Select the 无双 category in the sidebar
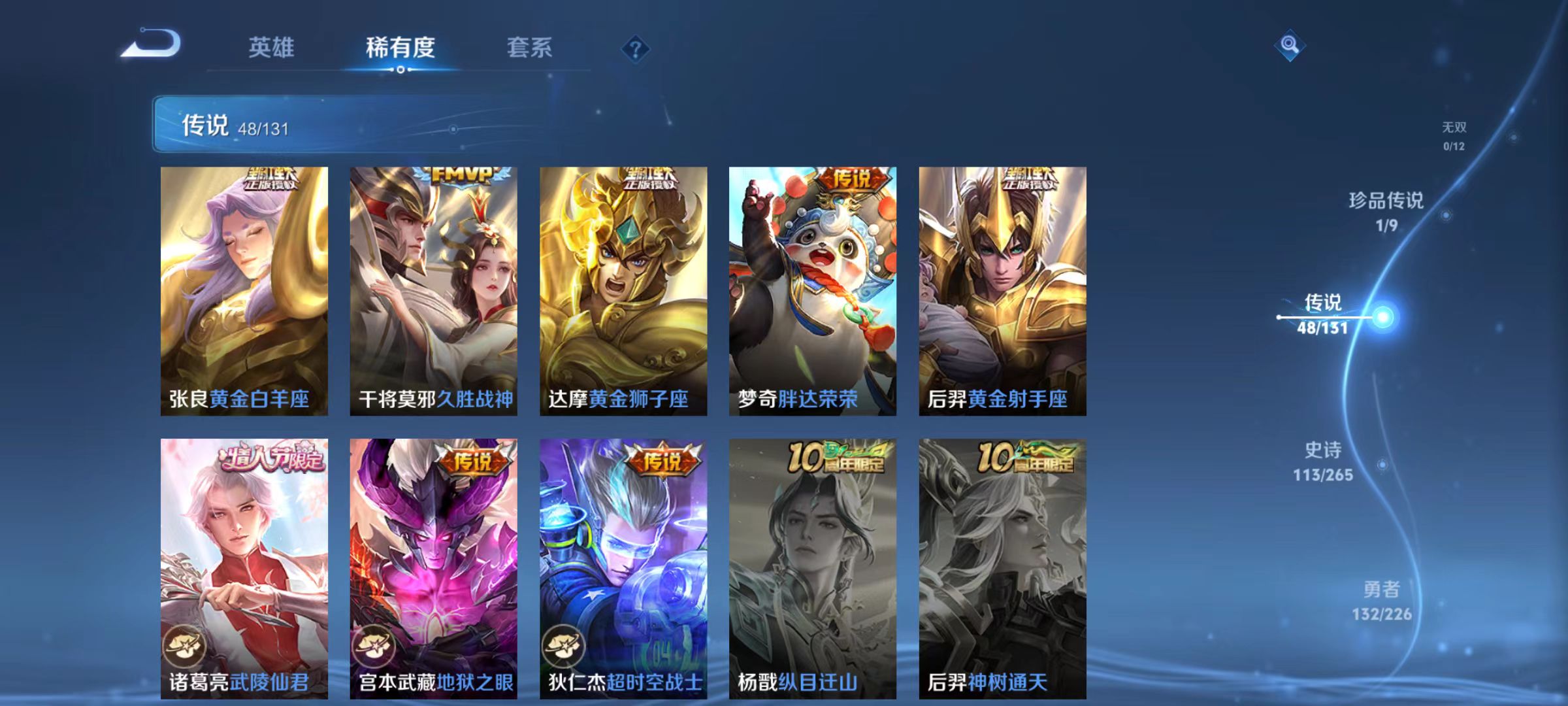 1454,135
